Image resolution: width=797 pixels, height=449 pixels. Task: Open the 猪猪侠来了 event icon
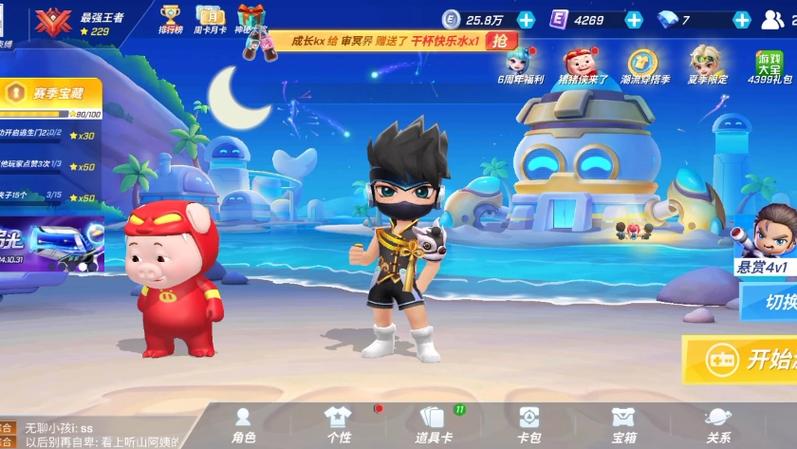582,66
